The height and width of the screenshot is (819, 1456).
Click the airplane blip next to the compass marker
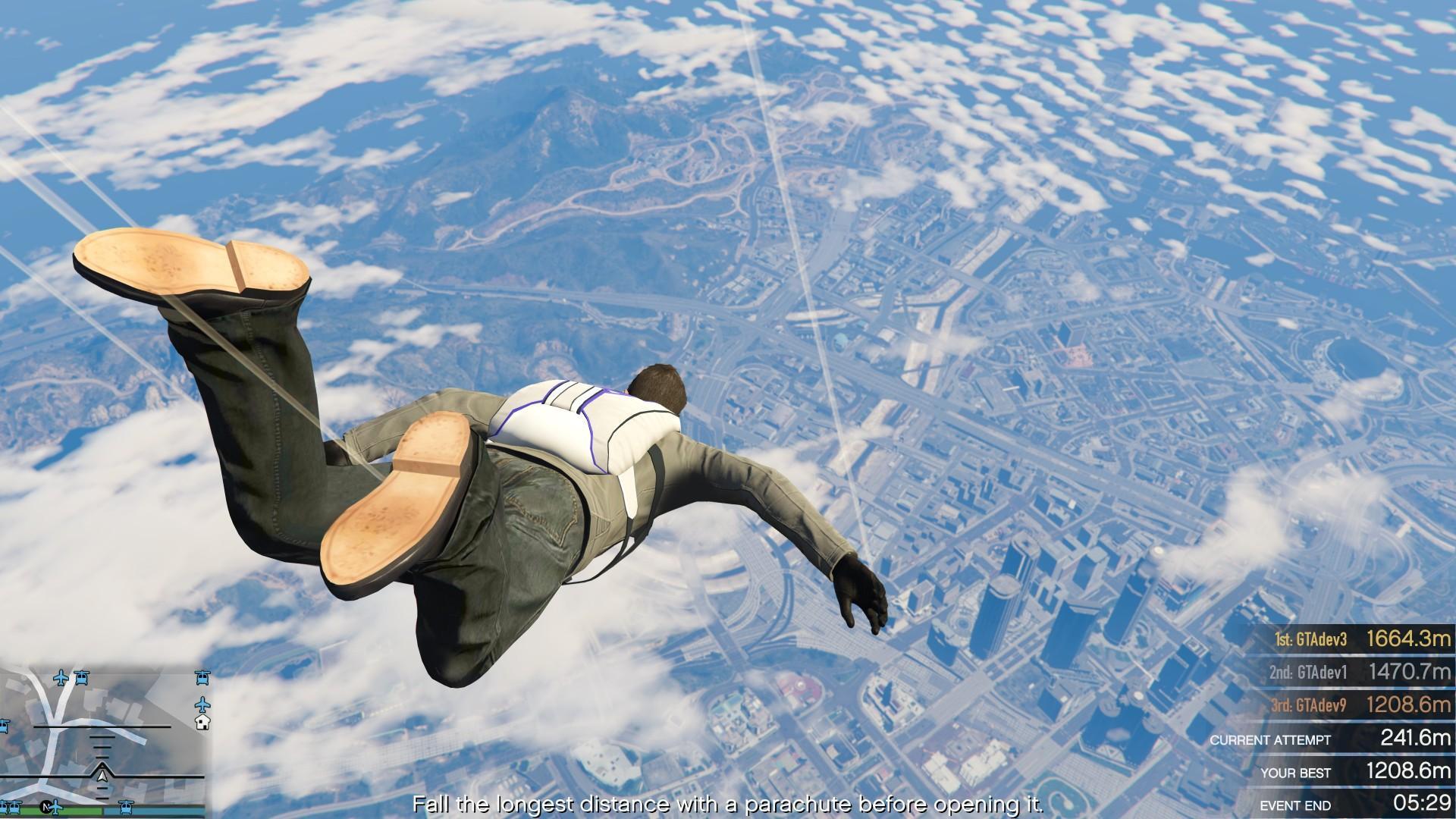tap(56, 808)
